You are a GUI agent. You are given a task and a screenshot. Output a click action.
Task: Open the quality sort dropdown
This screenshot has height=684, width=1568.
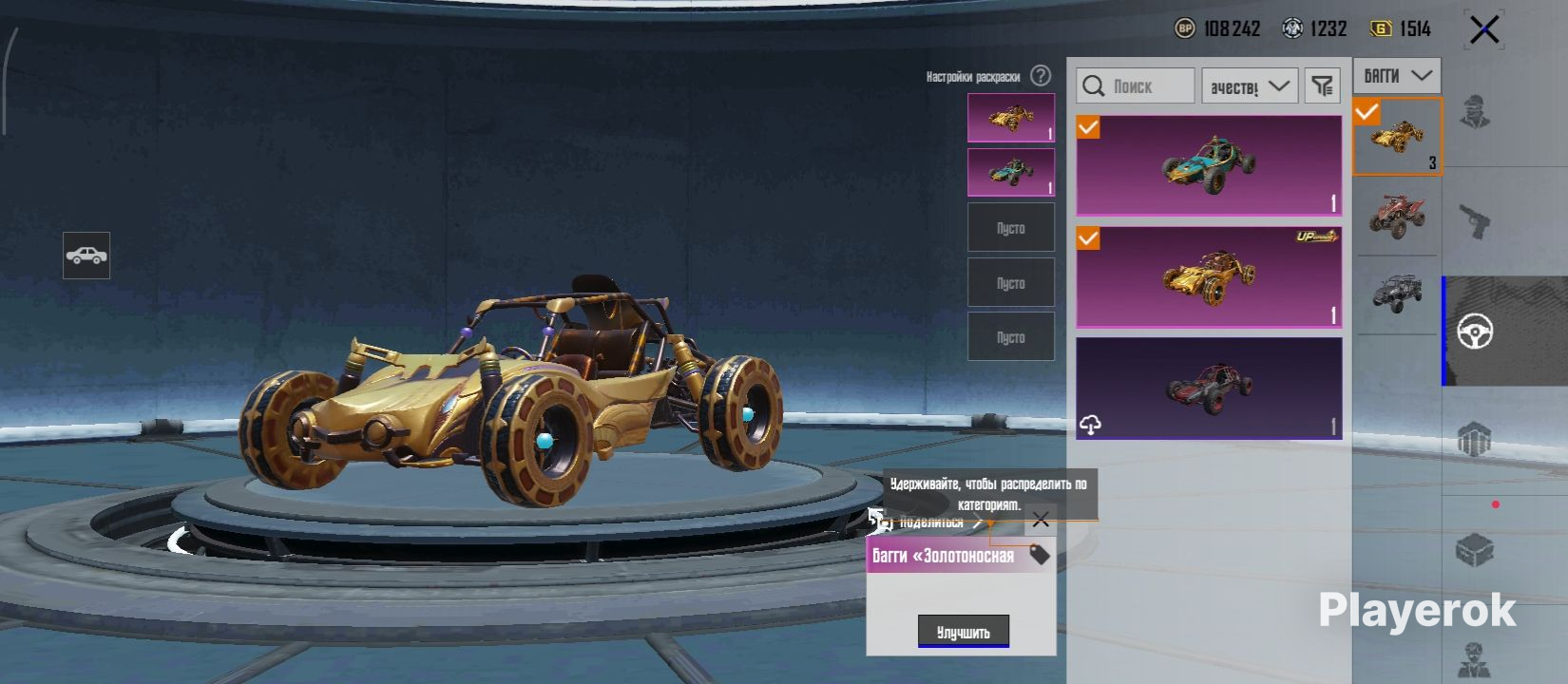coord(1250,86)
